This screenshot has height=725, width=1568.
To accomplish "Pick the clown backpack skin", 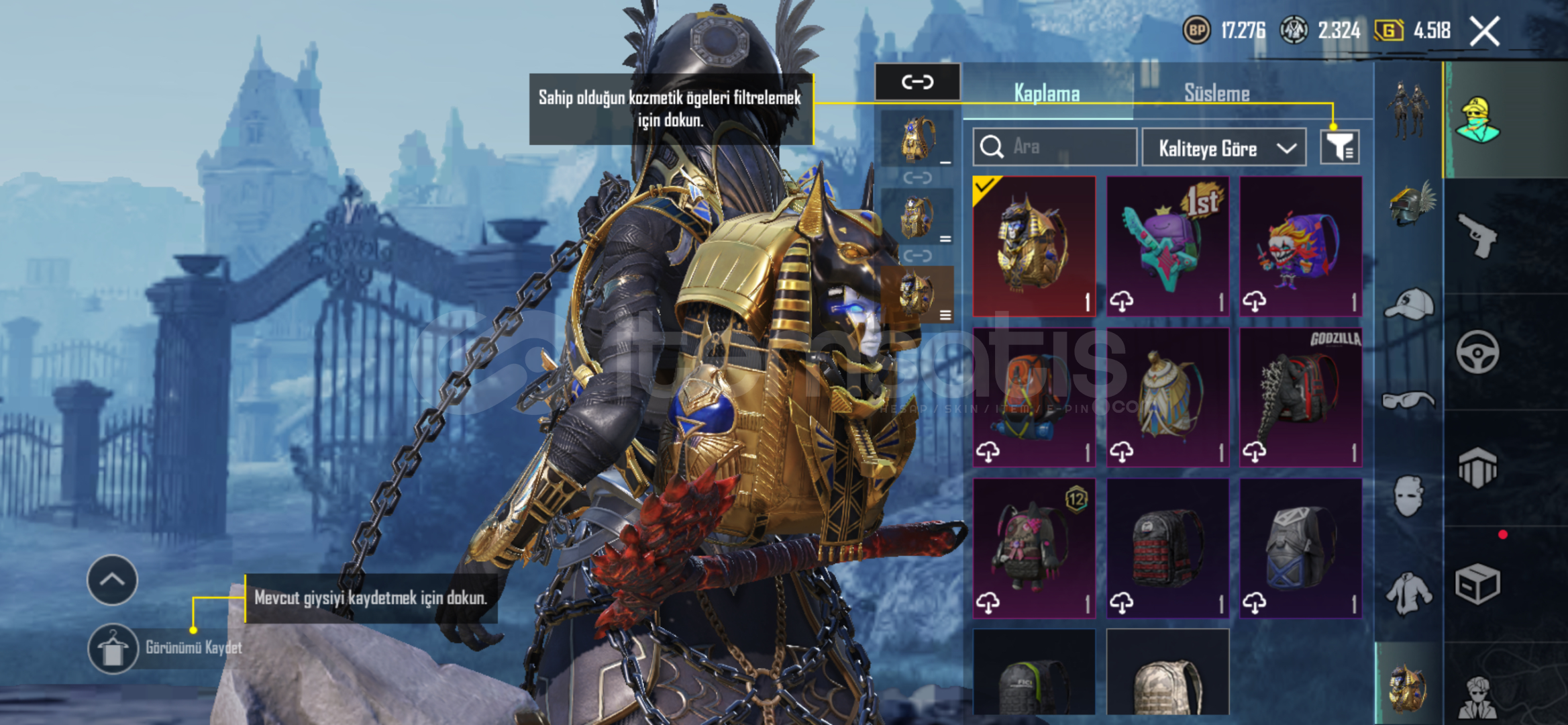I will tap(1300, 246).
